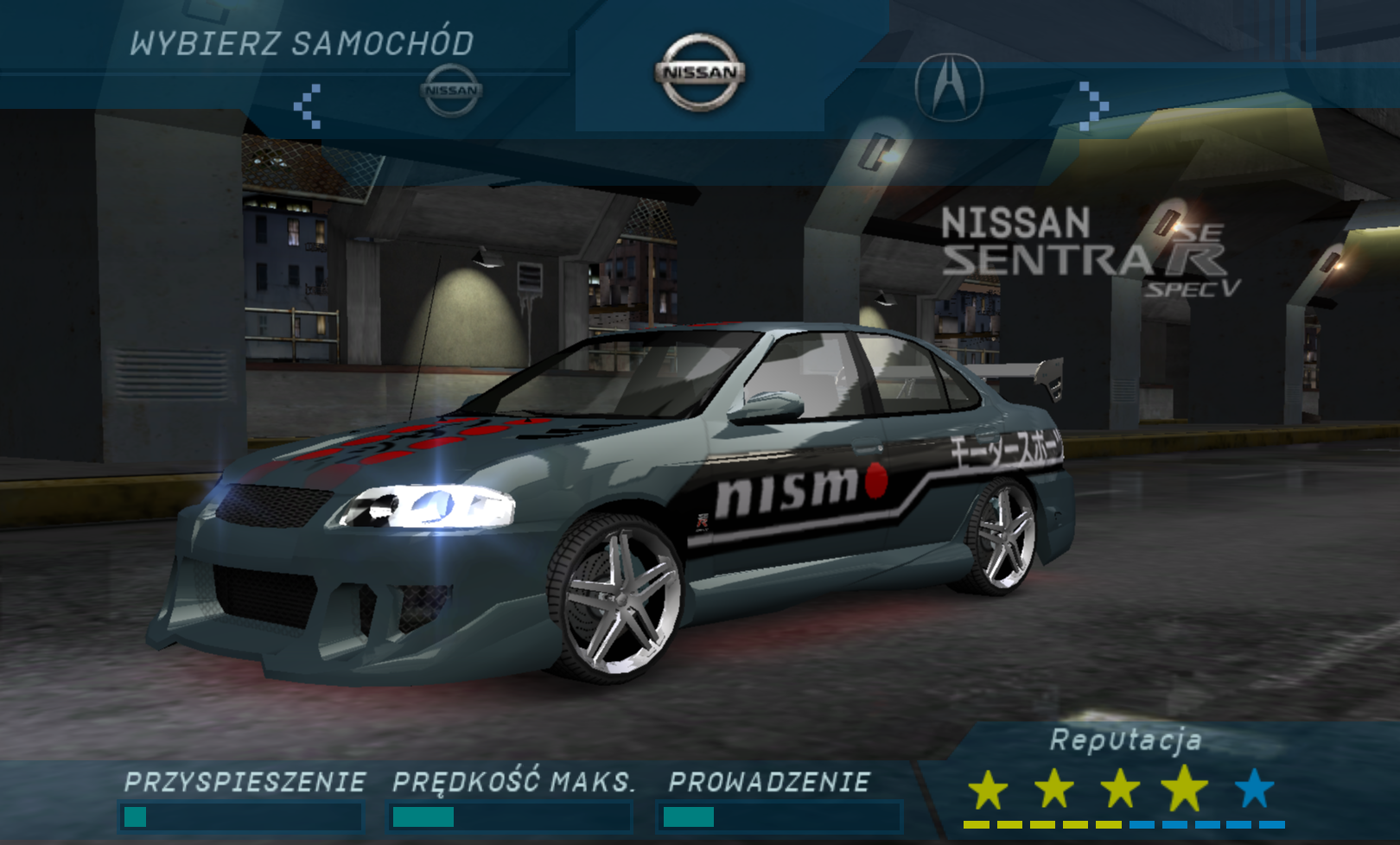This screenshot has width=1400, height=845.
Task: Click the left arrow to browse previous car
Action: tap(308, 106)
